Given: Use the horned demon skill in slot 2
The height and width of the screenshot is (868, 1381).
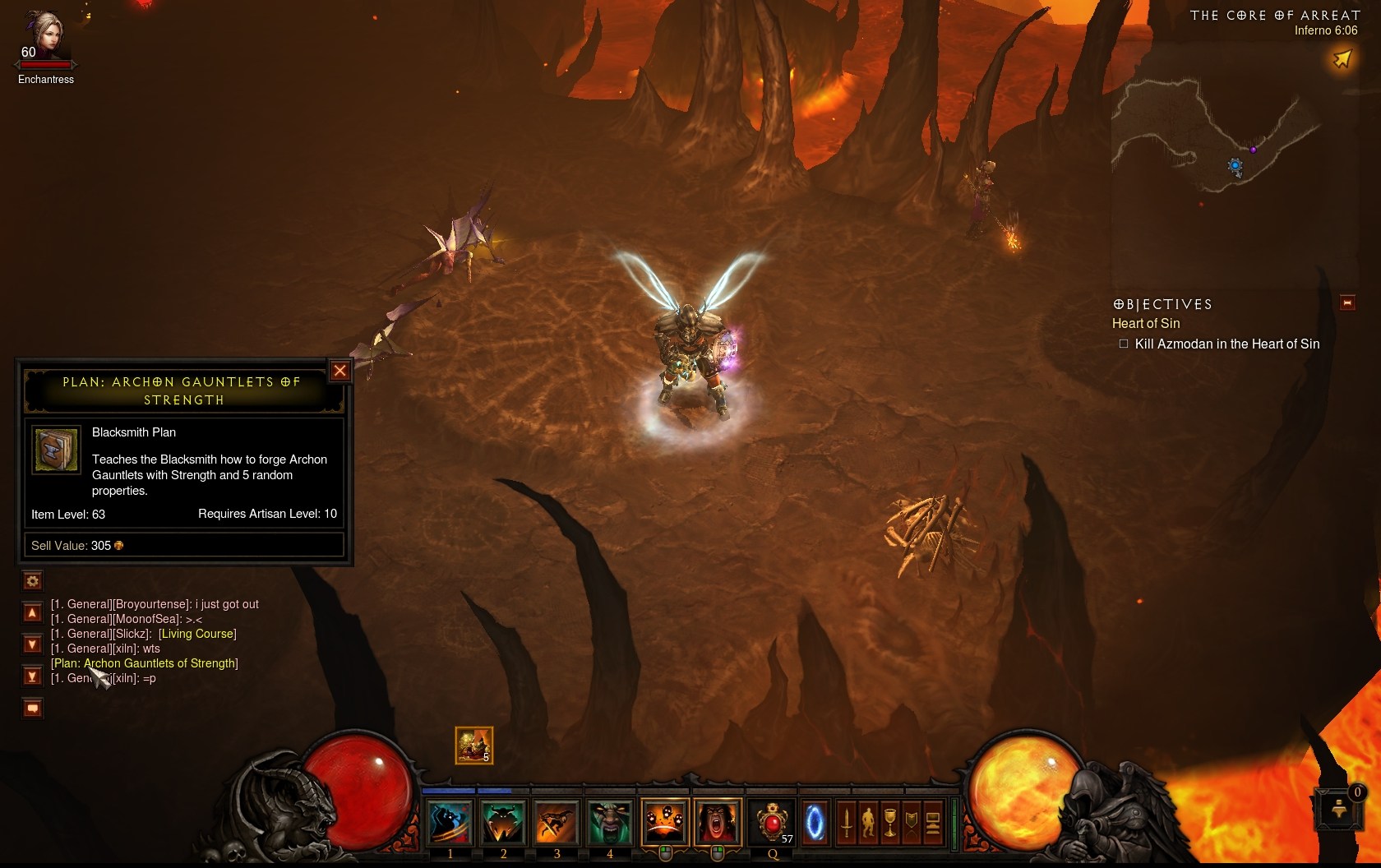Looking at the screenshot, I should (x=503, y=822).
